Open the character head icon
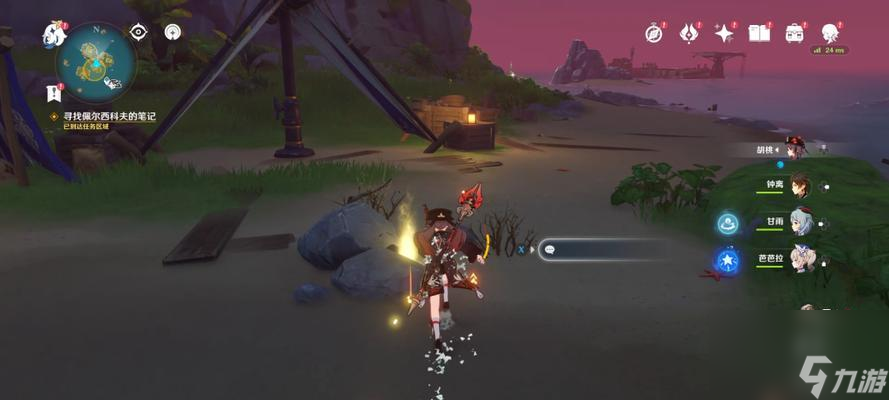 pos(830,33)
